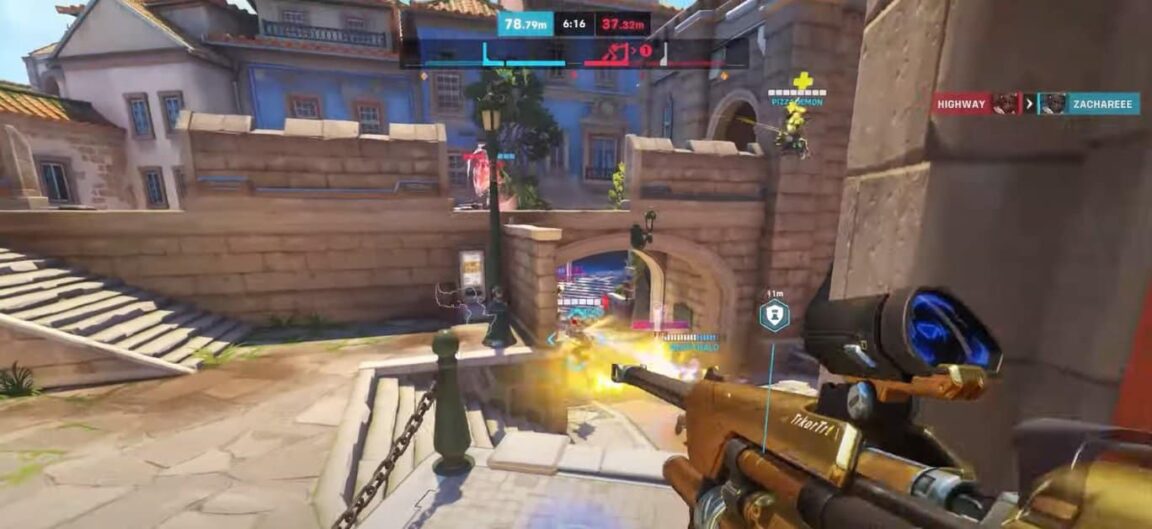
Task: Select the yellow plus marker above teammate
Action: click(803, 81)
